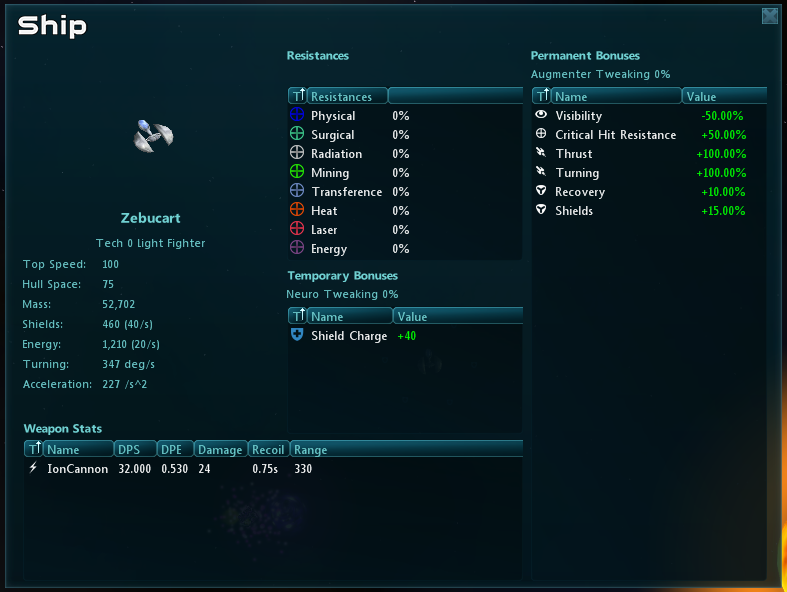Image resolution: width=787 pixels, height=592 pixels.
Task: Sort permanent bonuses by Name column
Action: point(616,97)
